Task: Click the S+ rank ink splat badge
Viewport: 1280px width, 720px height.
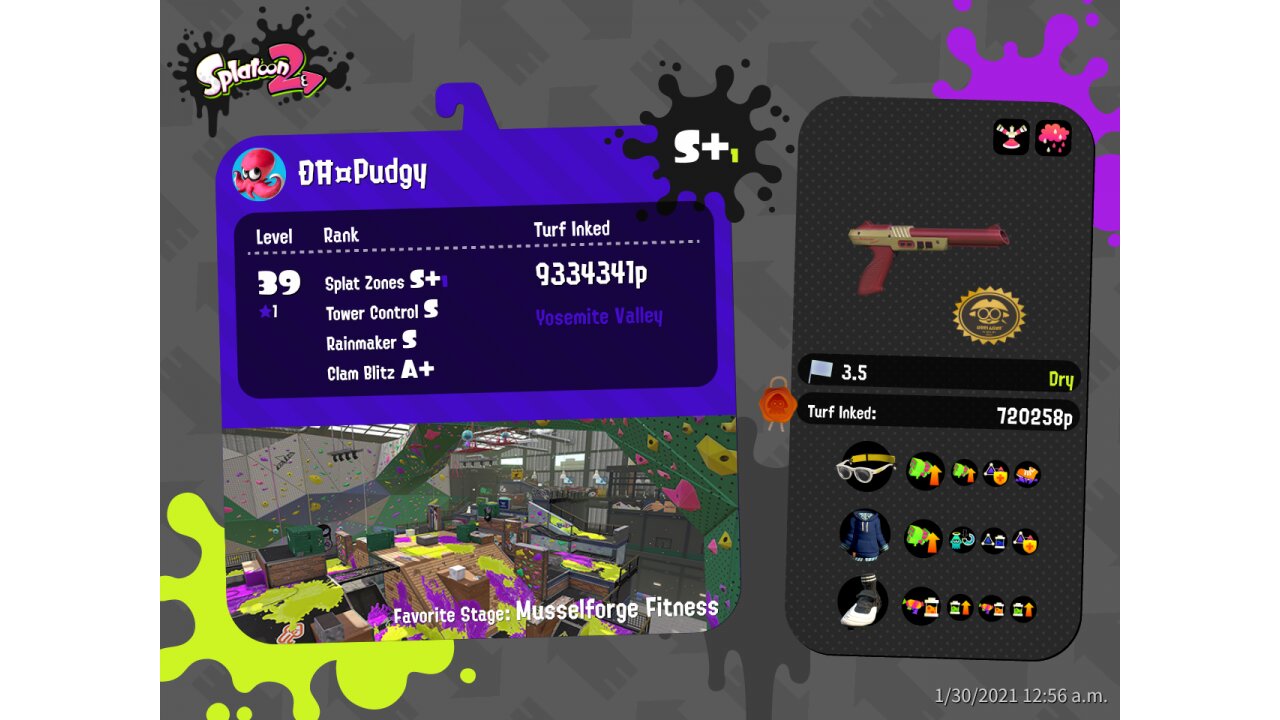Action: [x=700, y=148]
